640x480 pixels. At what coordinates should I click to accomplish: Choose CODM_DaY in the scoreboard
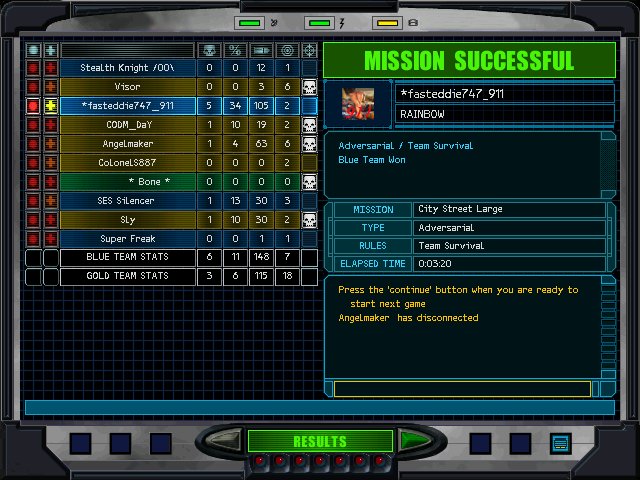pyautogui.click(x=127, y=125)
